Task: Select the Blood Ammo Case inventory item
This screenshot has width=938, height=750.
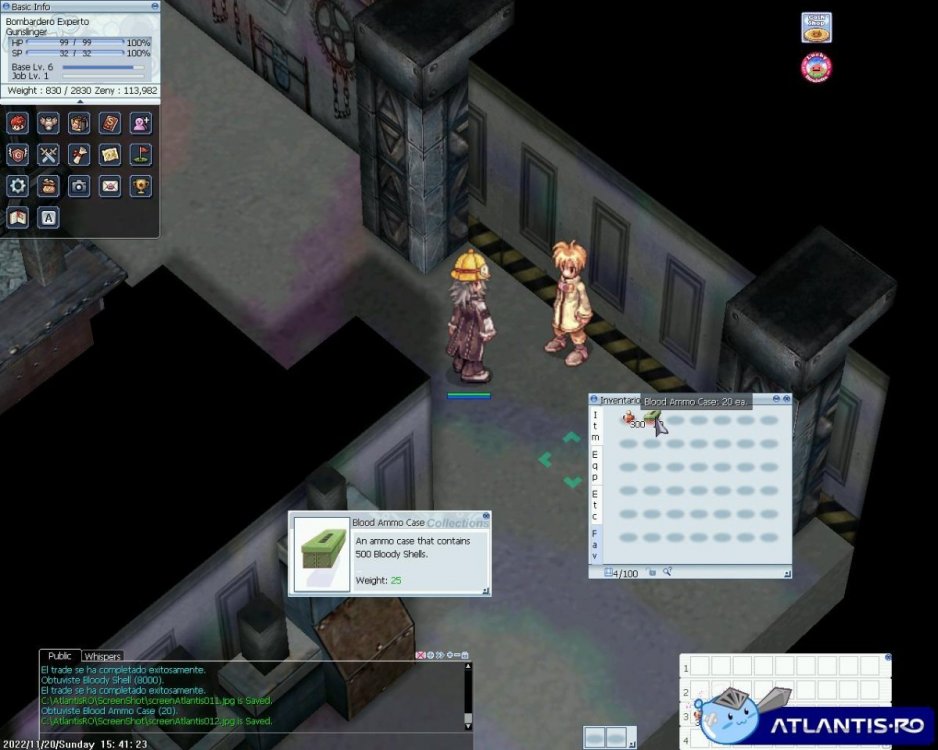Action: pyautogui.click(x=652, y=419)
